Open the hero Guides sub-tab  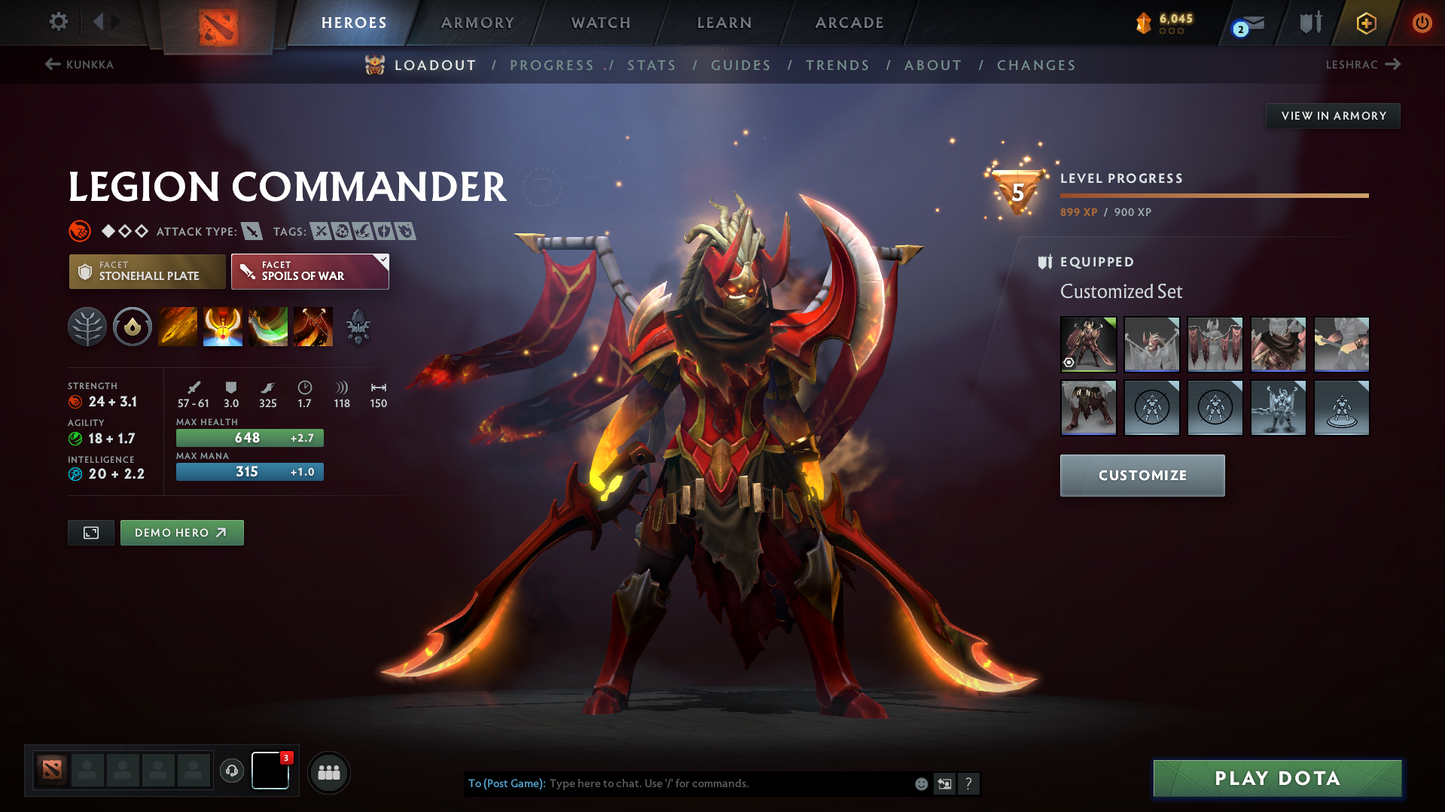pos(741,65)
